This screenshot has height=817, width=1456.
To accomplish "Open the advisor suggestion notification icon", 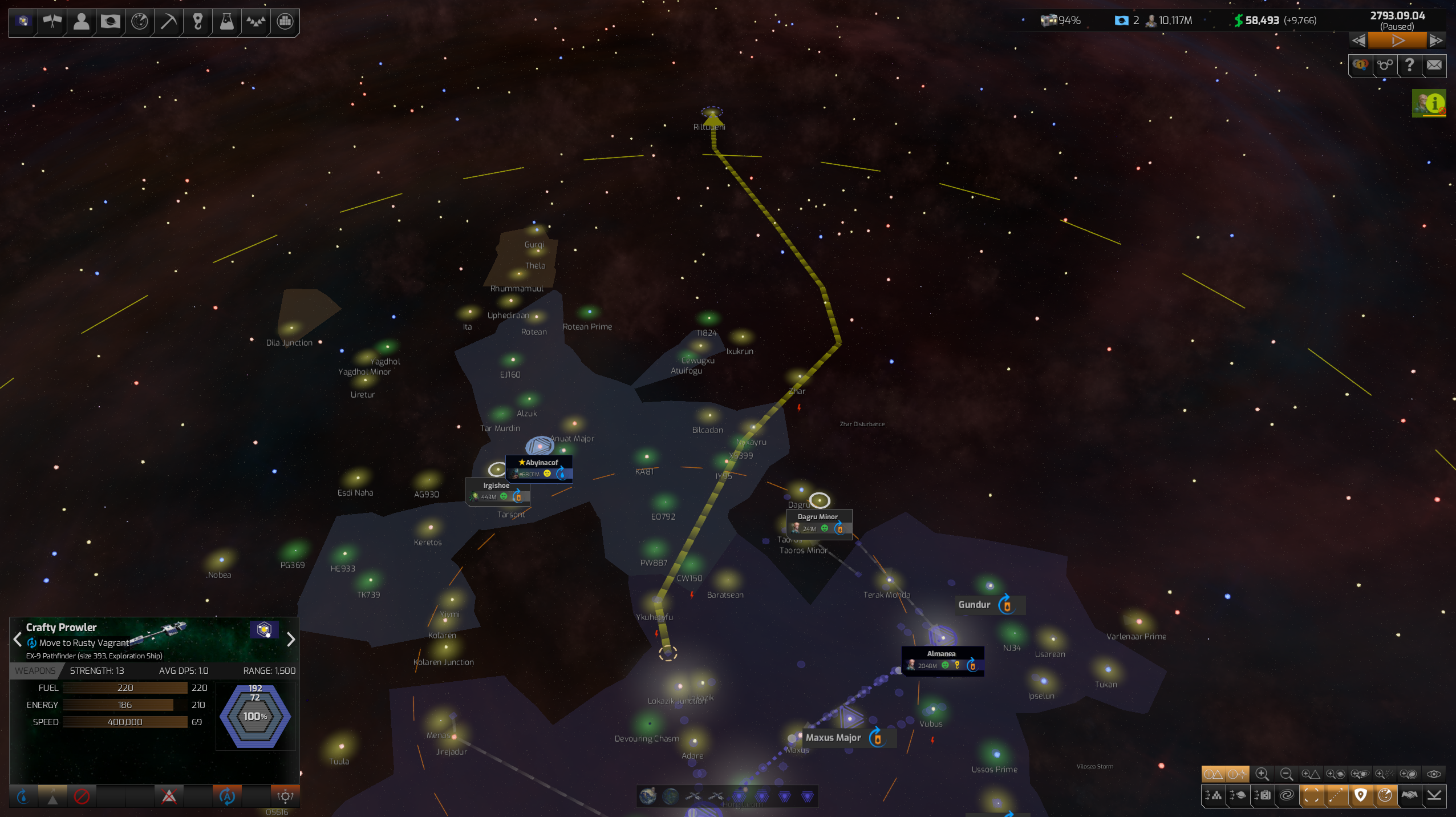I will [x=1428, y=103].
